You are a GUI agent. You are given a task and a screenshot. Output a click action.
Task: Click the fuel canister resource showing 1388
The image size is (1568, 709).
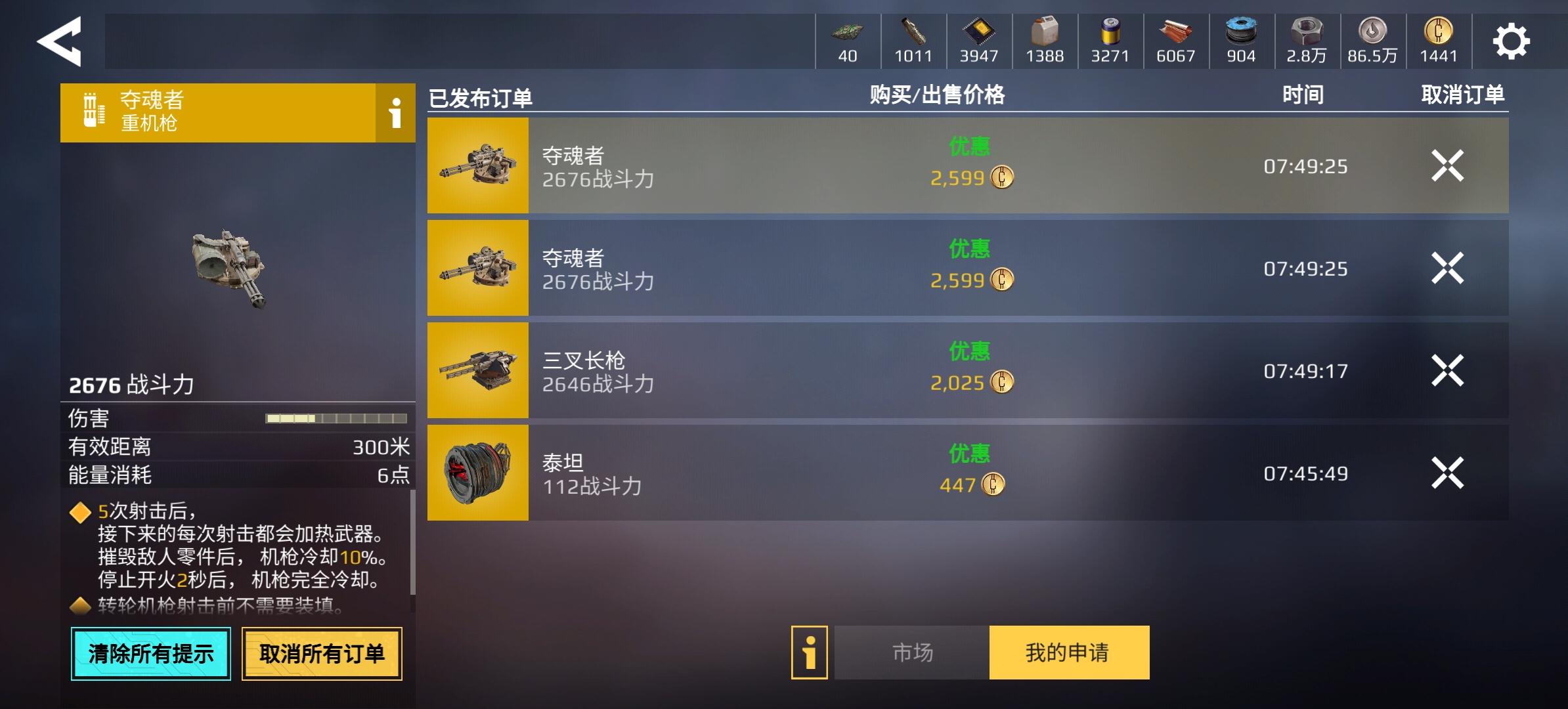(1044, 41)
